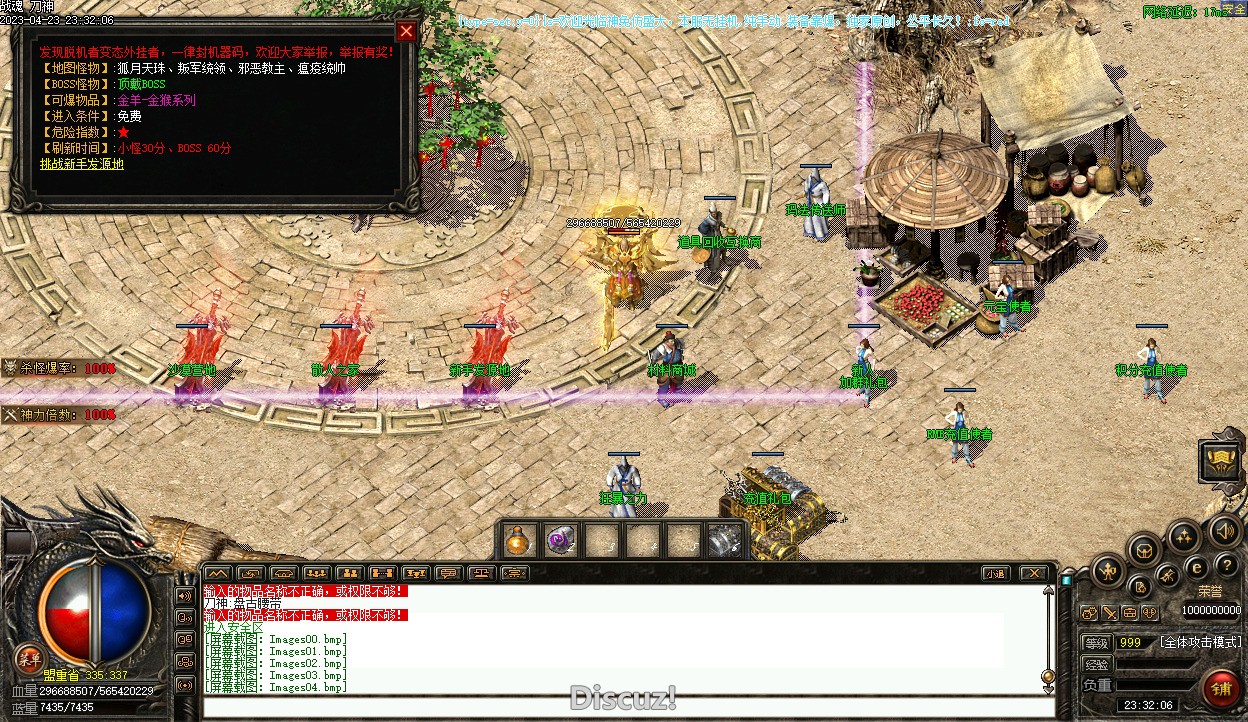The height and width of the screenshot is (722, 1248).
Task: Use the orange potion in hotbar slot 1
Action: (x=517, y=540)
